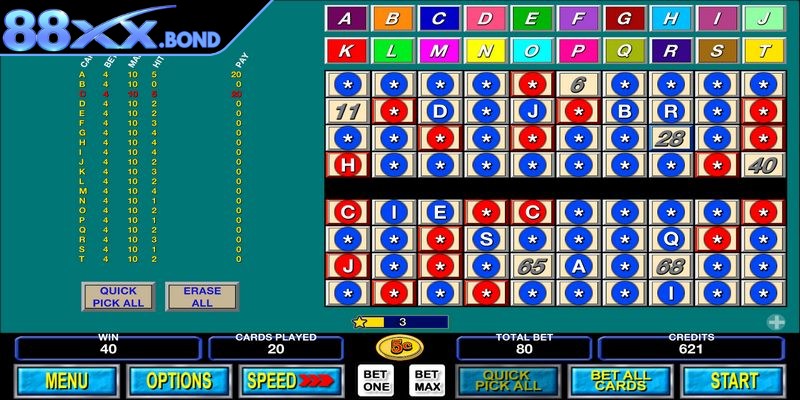Select keno number 28 tile
800x400 pixels.
(x=671, y=137)
